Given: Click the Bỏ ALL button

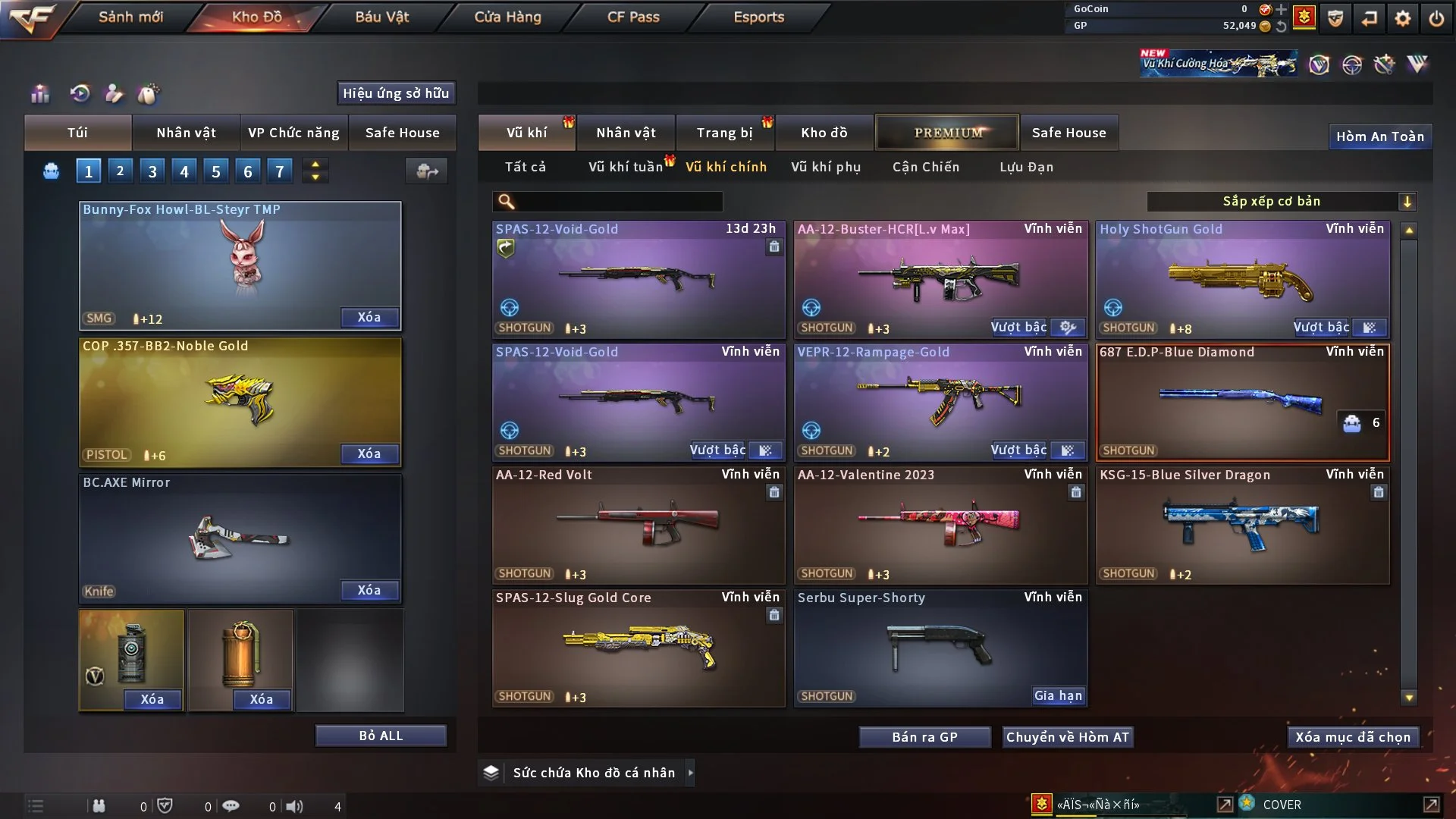Looking at the screenshot, I should click(x=381, y=736).
